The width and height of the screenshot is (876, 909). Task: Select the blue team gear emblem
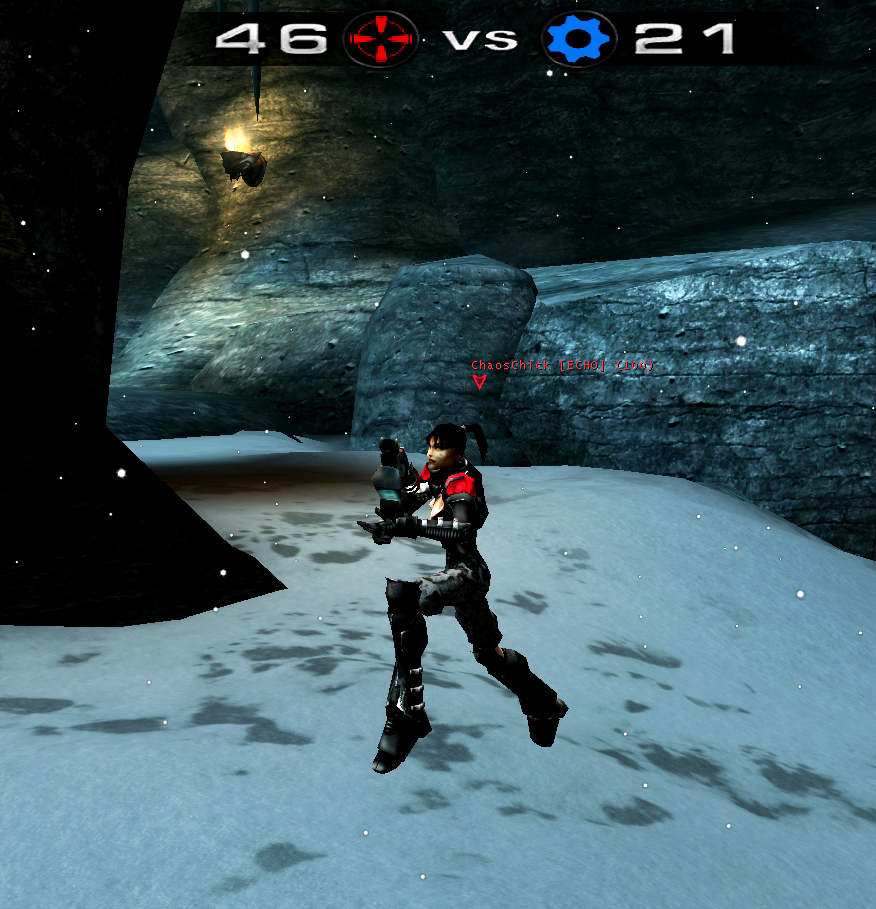coord(579,40)
